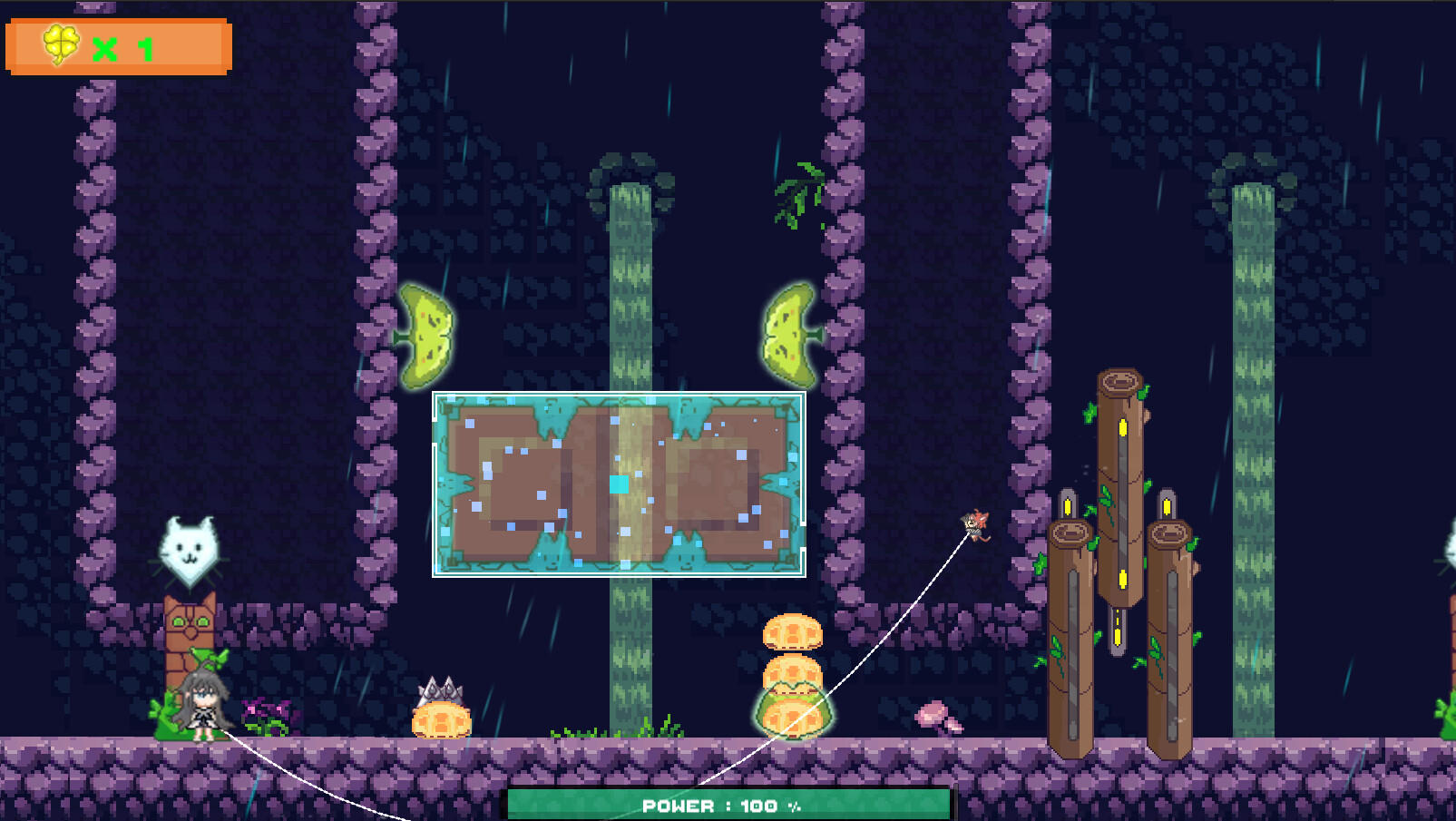Click the glowing orange slice atop the stacked oranges
This screenshot has height=821, width=1456.
[x=791, y=630]
